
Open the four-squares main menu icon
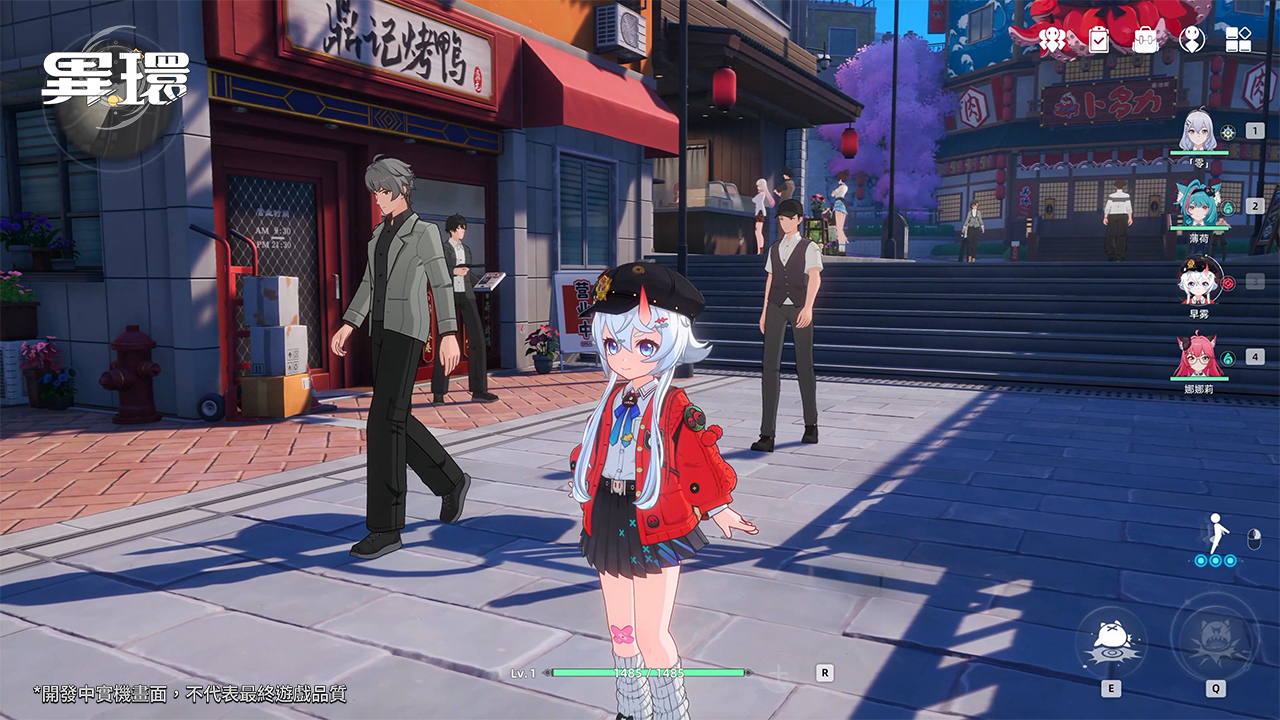tap(1238, 39)
